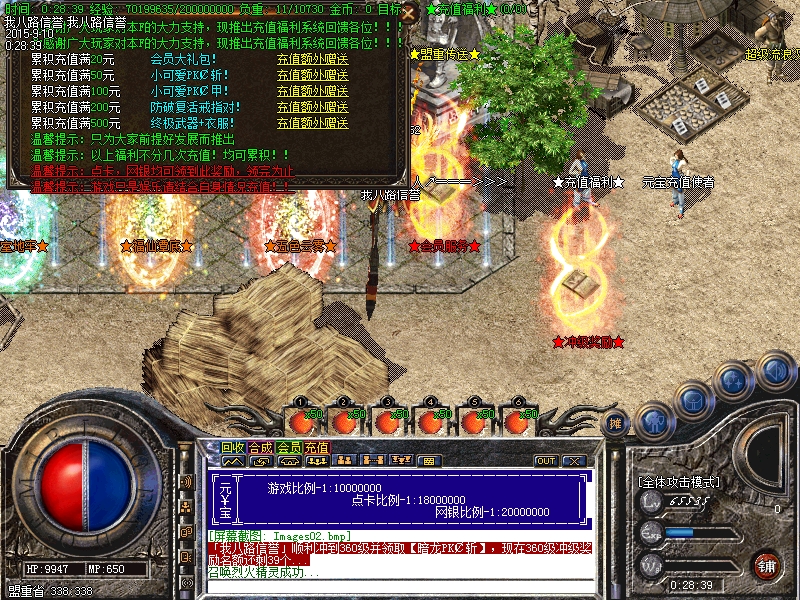Viewport: 800px width, 600px height.
Task: Open the 会员 member tab
Action: click(289, 447)
